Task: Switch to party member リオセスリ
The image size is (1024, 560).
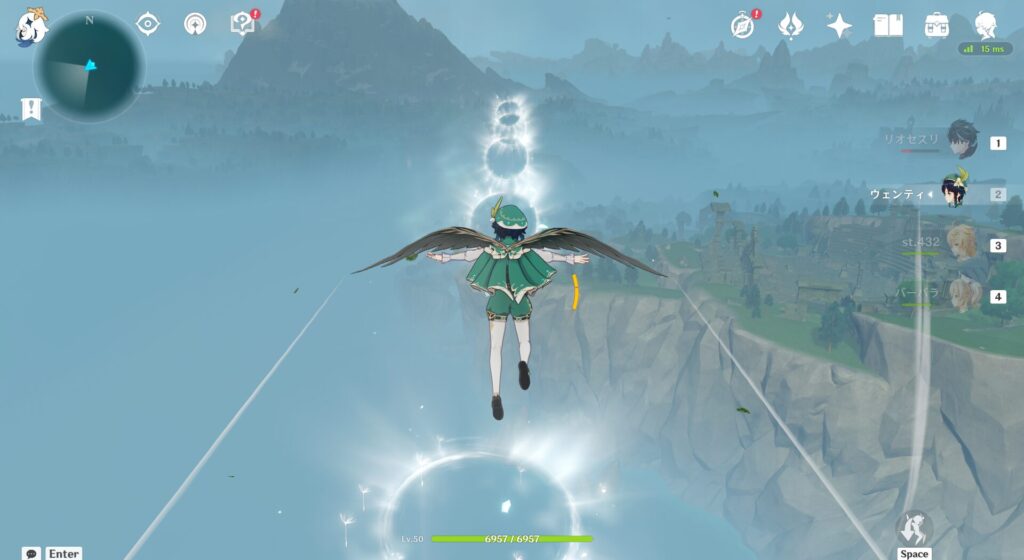Action: [x=962, y=143]
